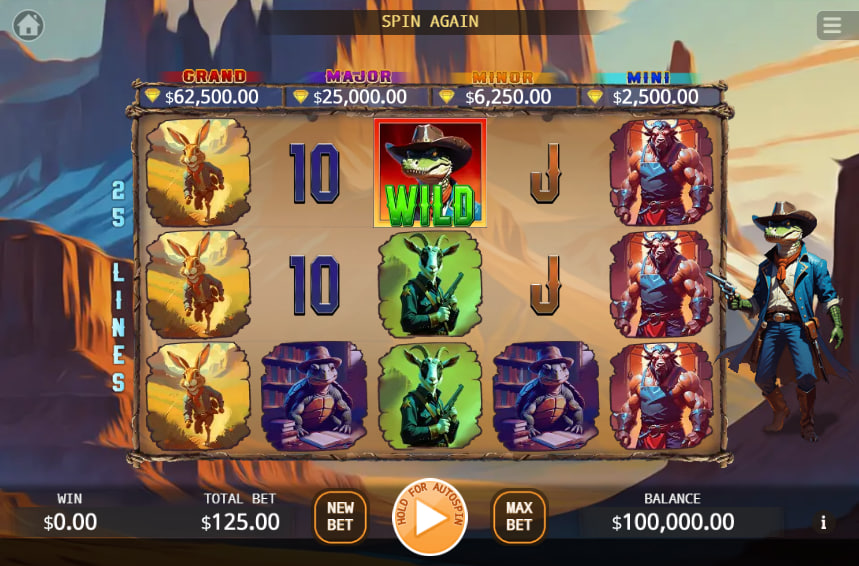859x566 pixels.
Task: Open the hamburger menu
Action: pyautogui.click(x=831, y=25)
